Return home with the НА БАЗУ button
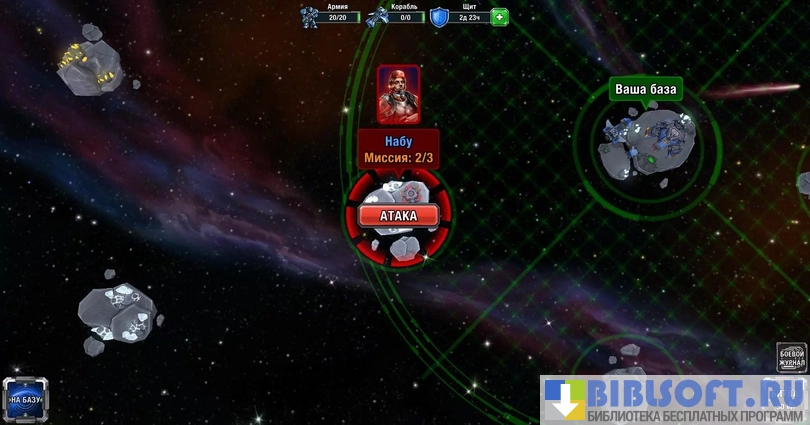This screenshot has height=425, width=810. pos(24,399)
